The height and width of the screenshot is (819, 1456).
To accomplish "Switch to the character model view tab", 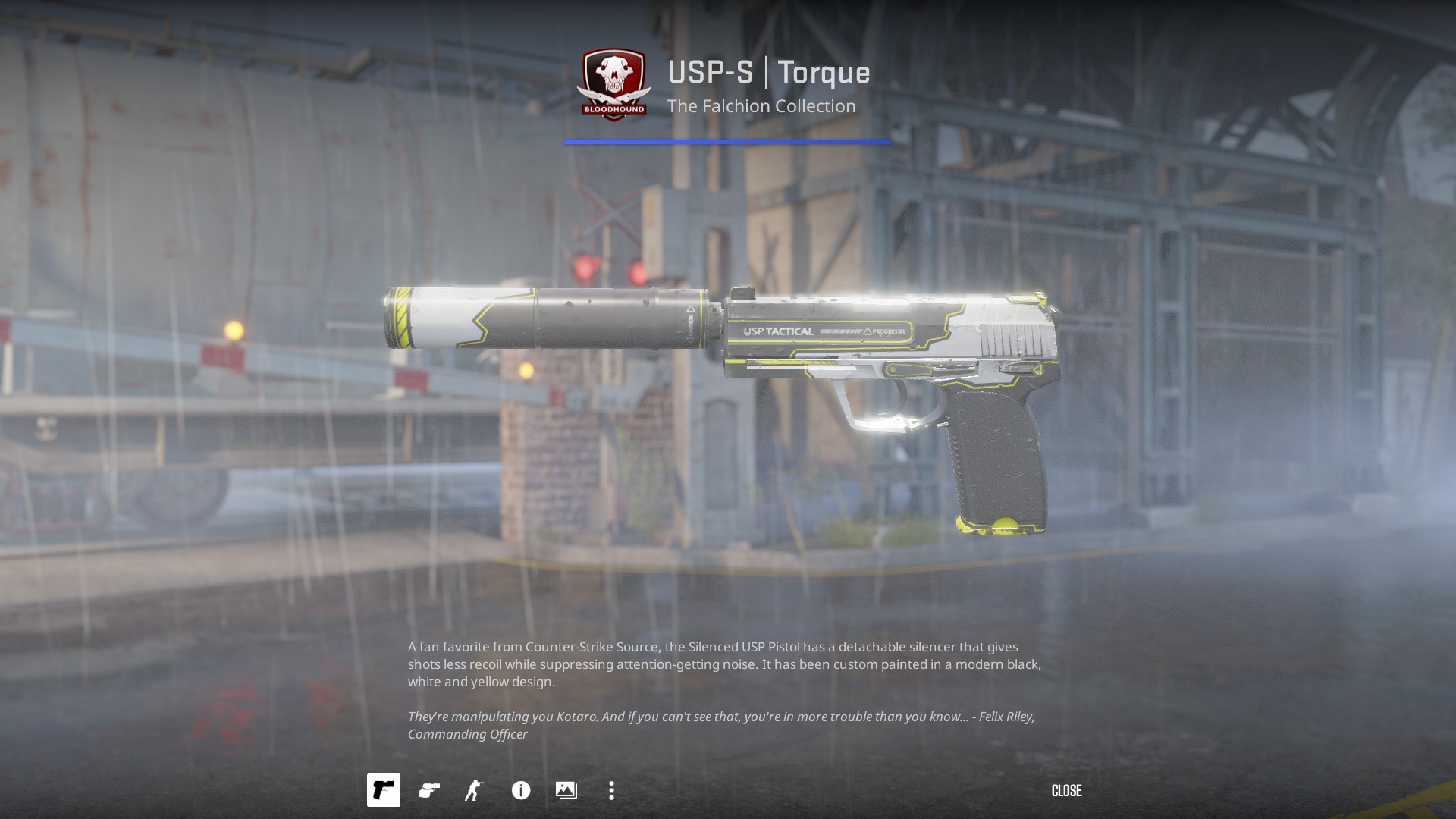I will 475,790.
